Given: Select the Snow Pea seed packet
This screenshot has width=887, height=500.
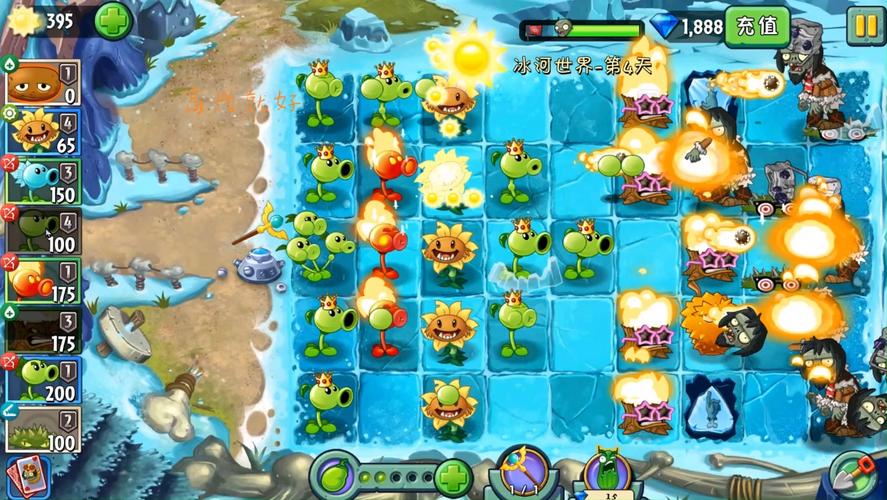Looking at the screenshot, I should [42, 180].
